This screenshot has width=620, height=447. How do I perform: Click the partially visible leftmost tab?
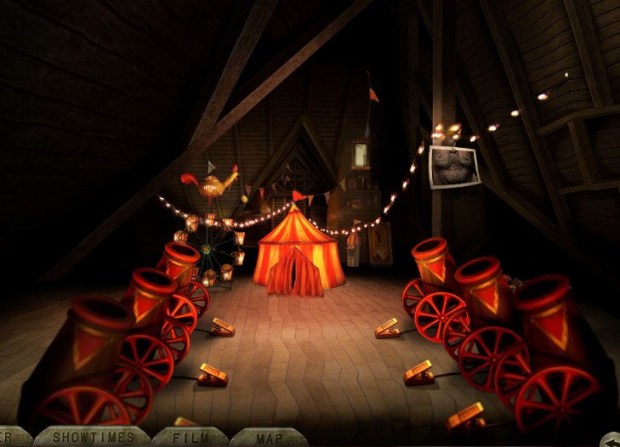pyautogui.click(x=12, y=437)
